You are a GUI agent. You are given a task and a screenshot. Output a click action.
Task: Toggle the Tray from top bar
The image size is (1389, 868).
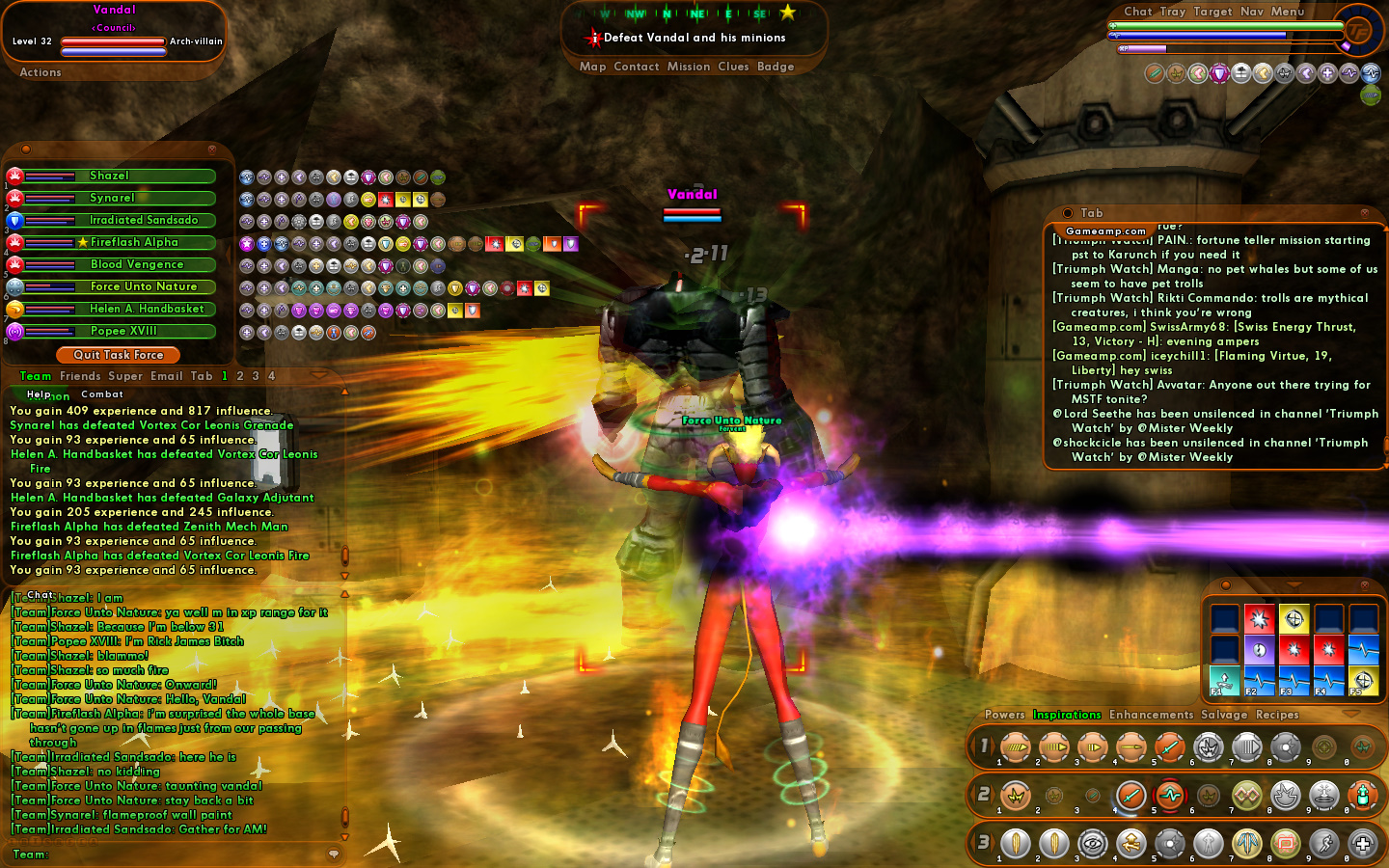coord(1173,12)
